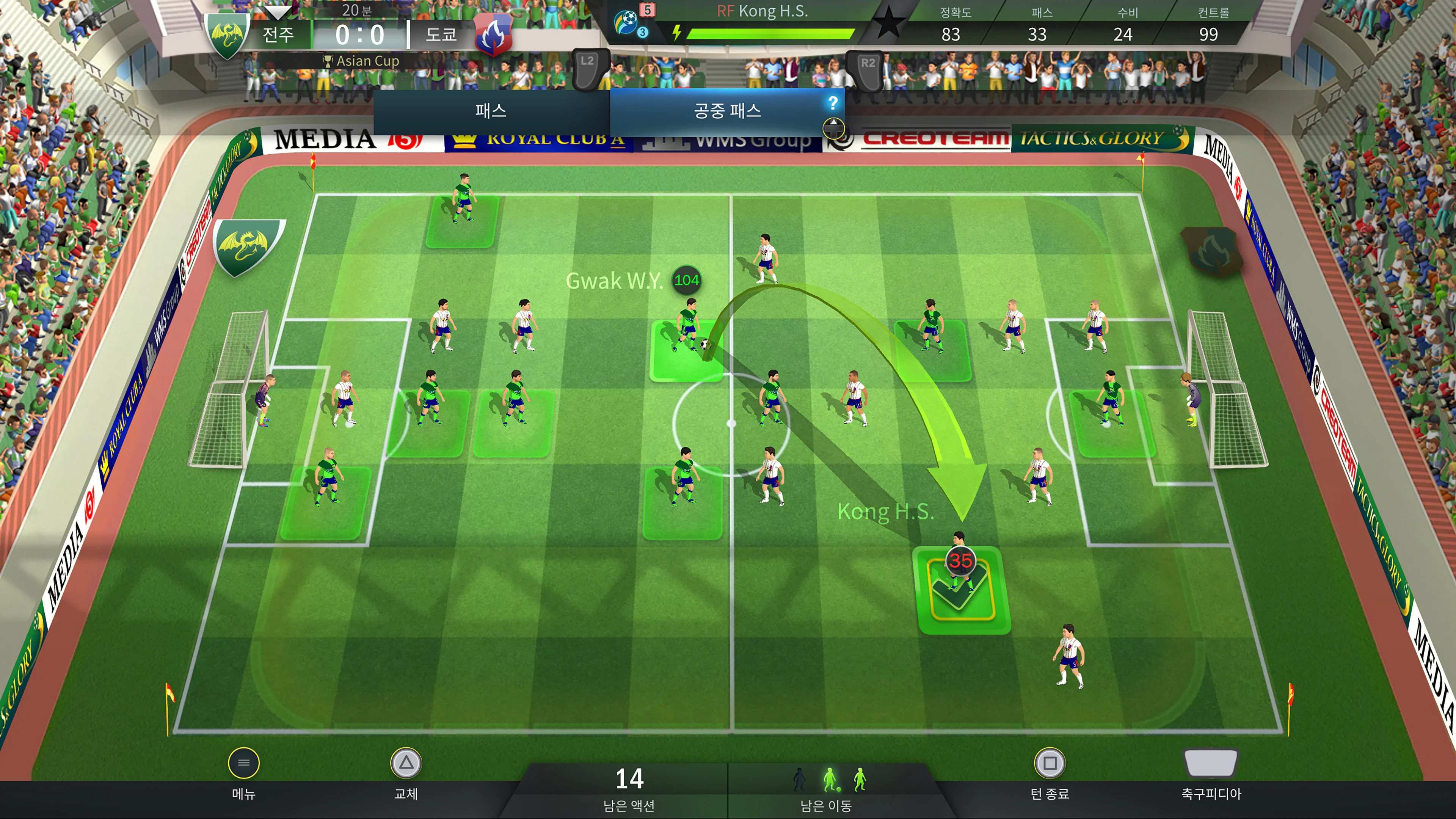Viewport: 1456px width, 819px height.
Task: Click the Jeonju green dragon crest in scoreboard
Action: (x=228, y=35)
